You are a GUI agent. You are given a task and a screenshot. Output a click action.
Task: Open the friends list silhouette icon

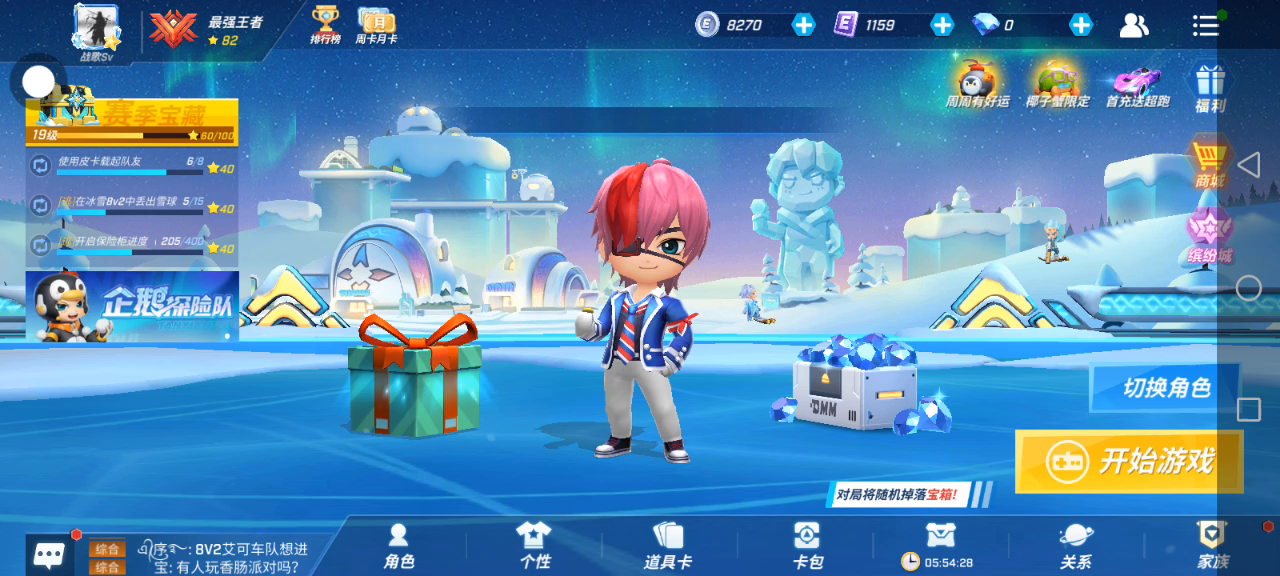tap(1134, 26)
